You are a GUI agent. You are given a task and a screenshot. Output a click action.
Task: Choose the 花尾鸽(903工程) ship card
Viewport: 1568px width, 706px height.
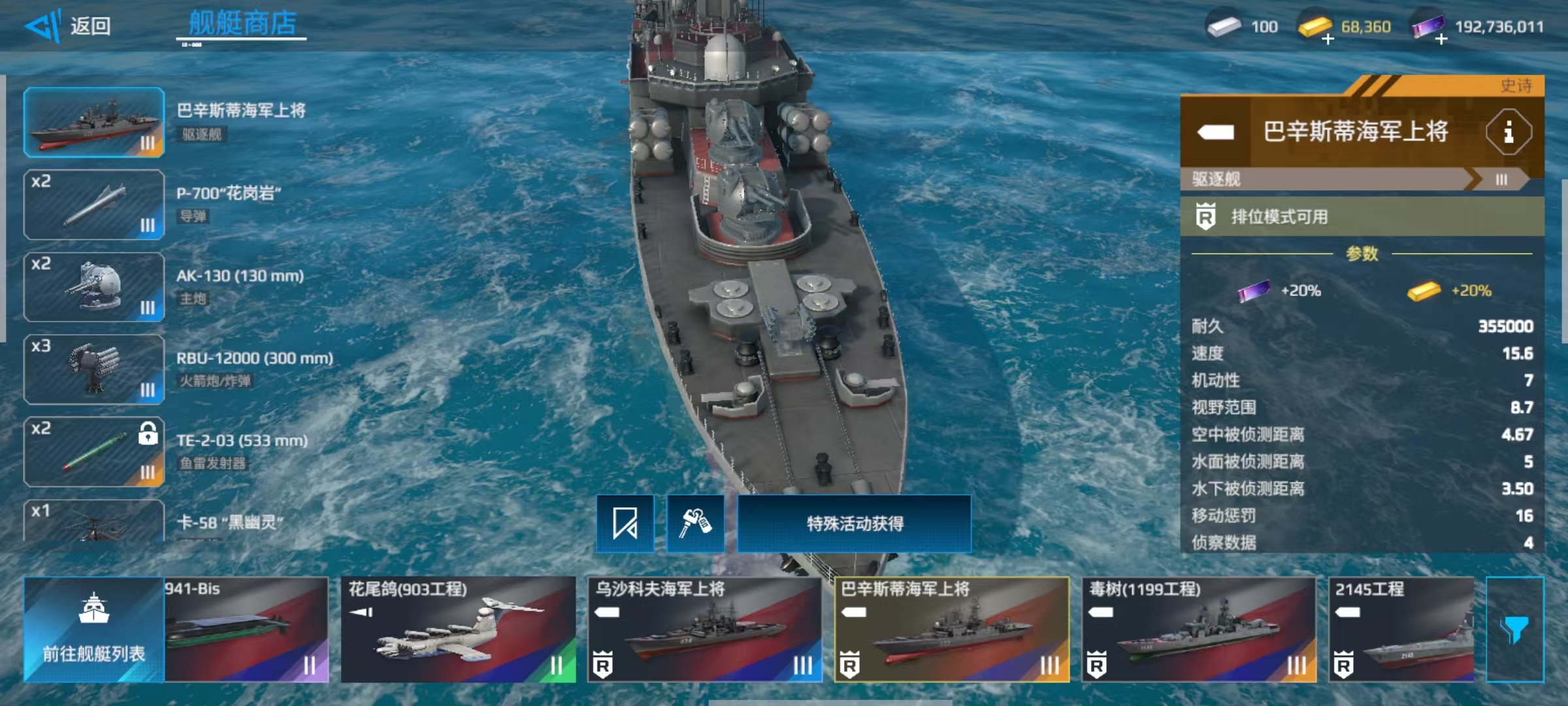(x=458, y=629)
